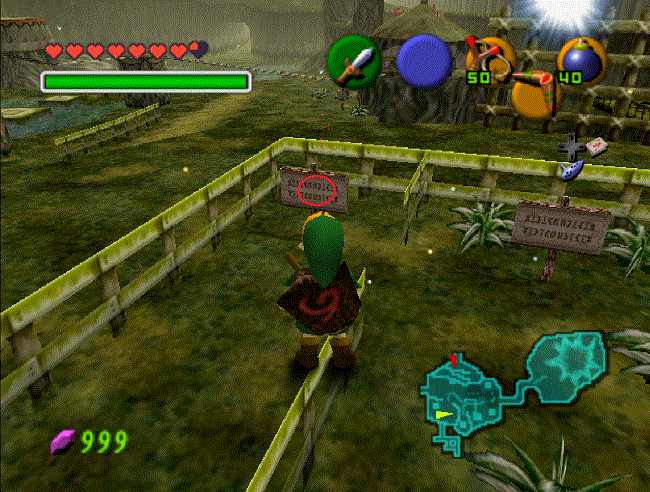Click the yellow player arrow on minimap
The width and height of the screenshot is (650, 492).
pyautogui.click(x=443, y=412)
